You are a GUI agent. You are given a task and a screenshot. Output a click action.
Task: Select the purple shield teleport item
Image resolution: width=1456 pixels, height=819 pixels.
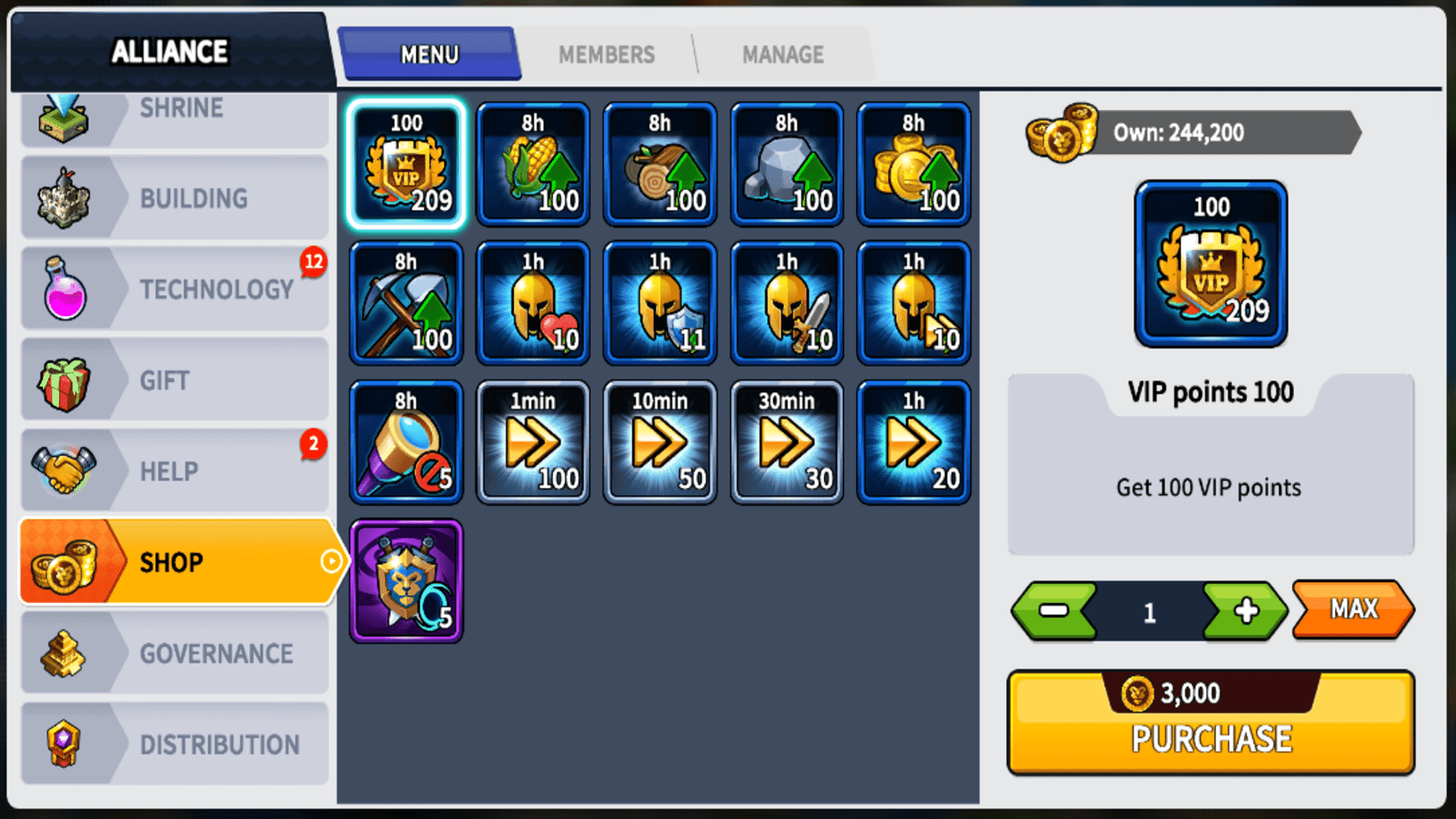point(406,579)
